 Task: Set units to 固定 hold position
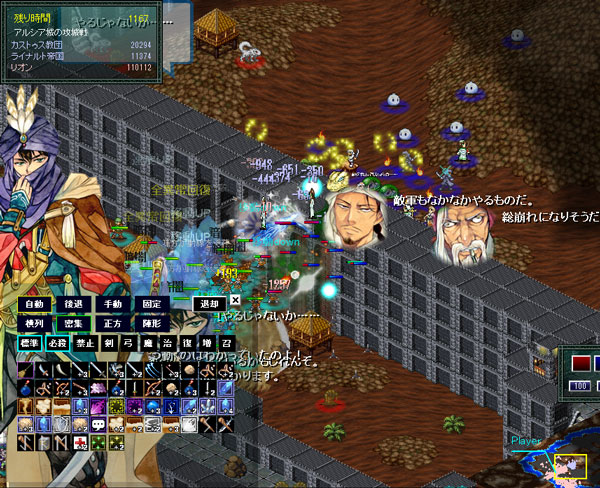pos(152,304)
